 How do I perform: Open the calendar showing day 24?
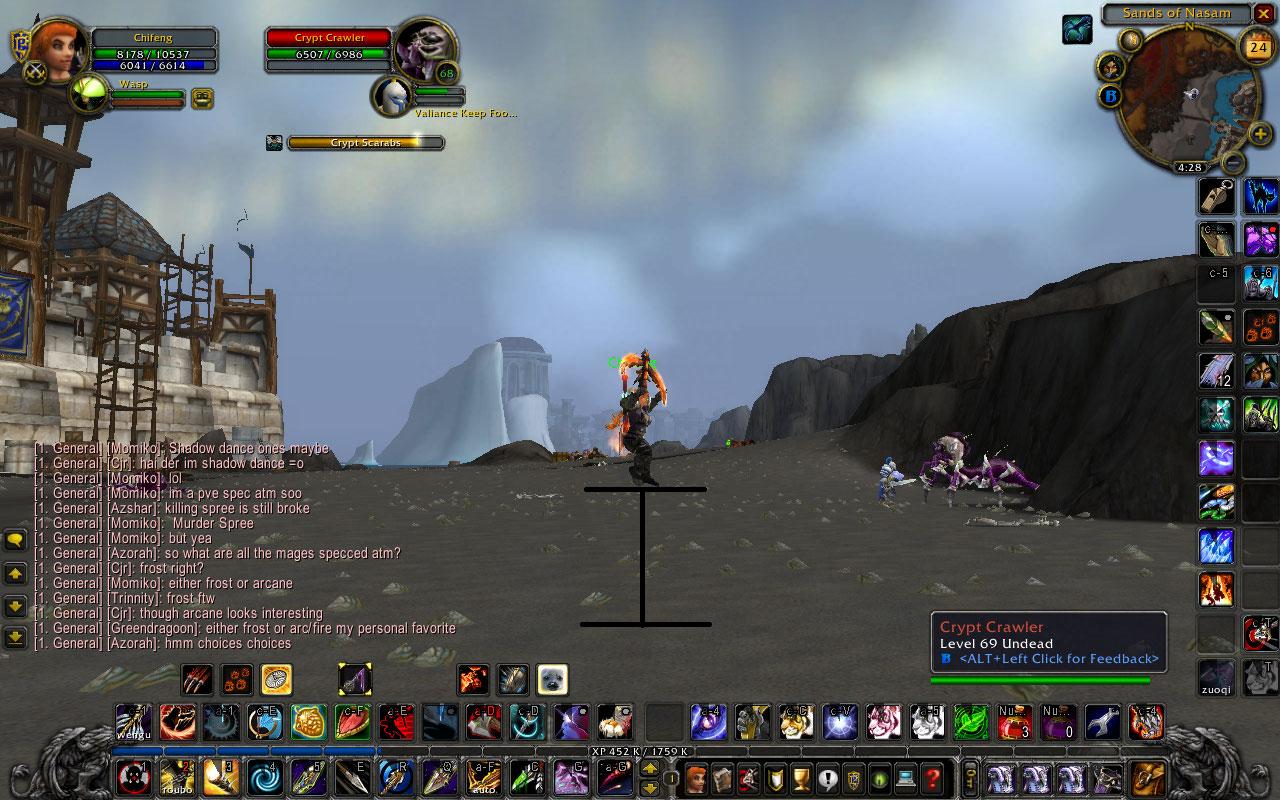[1257, 46]
